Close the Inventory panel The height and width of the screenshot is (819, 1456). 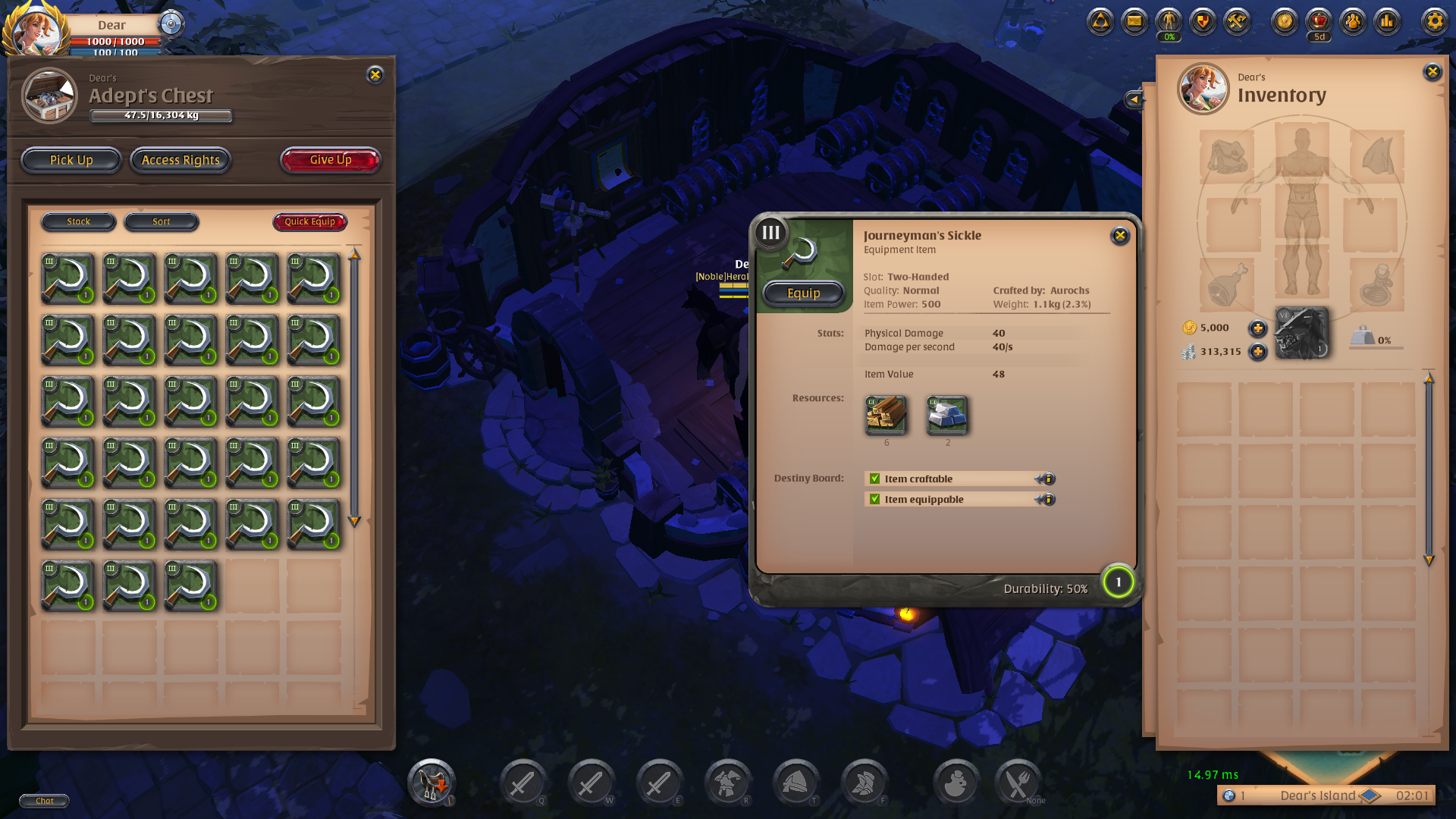click(x=1432, y=72)
